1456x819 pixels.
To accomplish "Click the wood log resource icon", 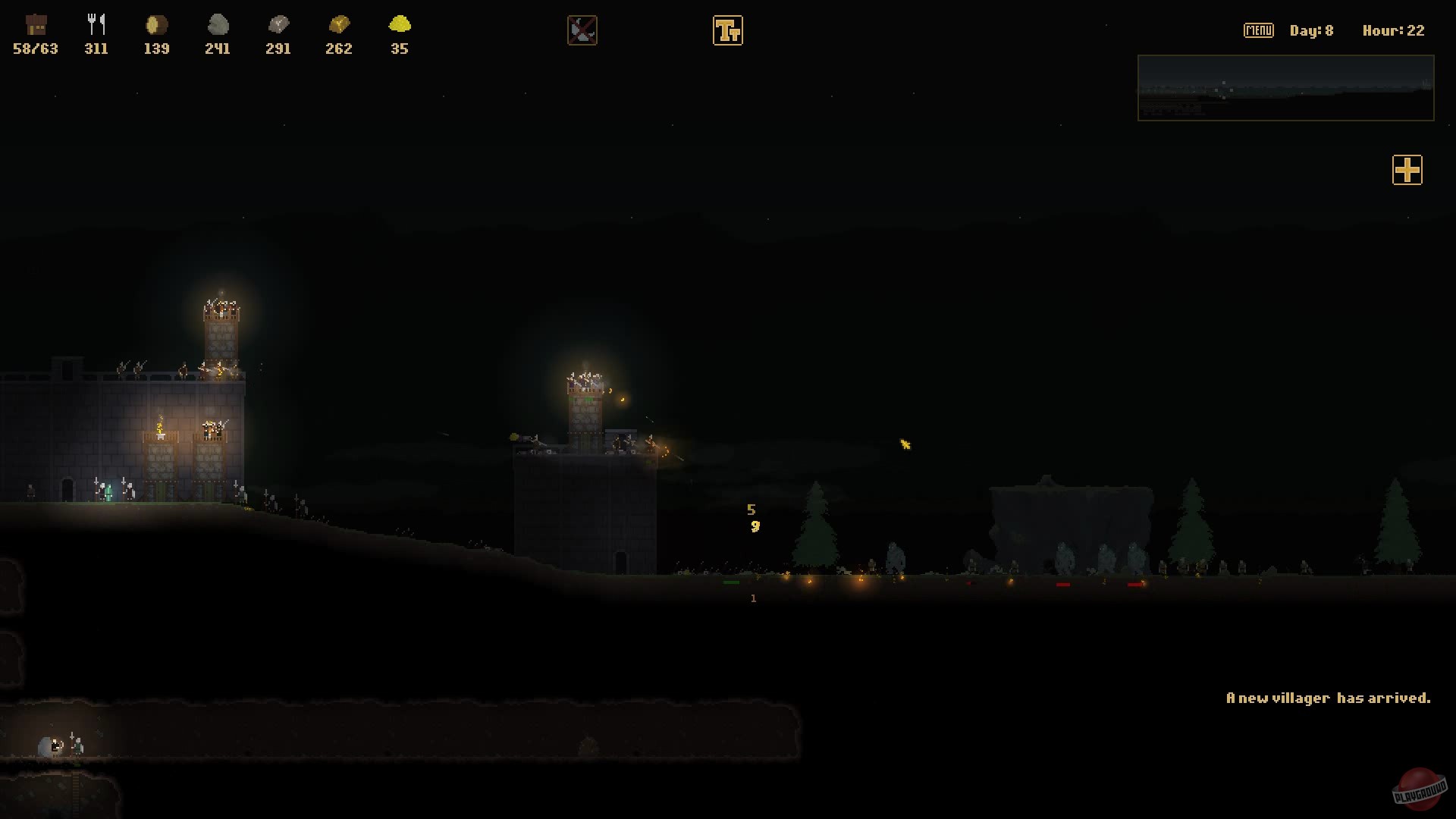I will 155,25.
